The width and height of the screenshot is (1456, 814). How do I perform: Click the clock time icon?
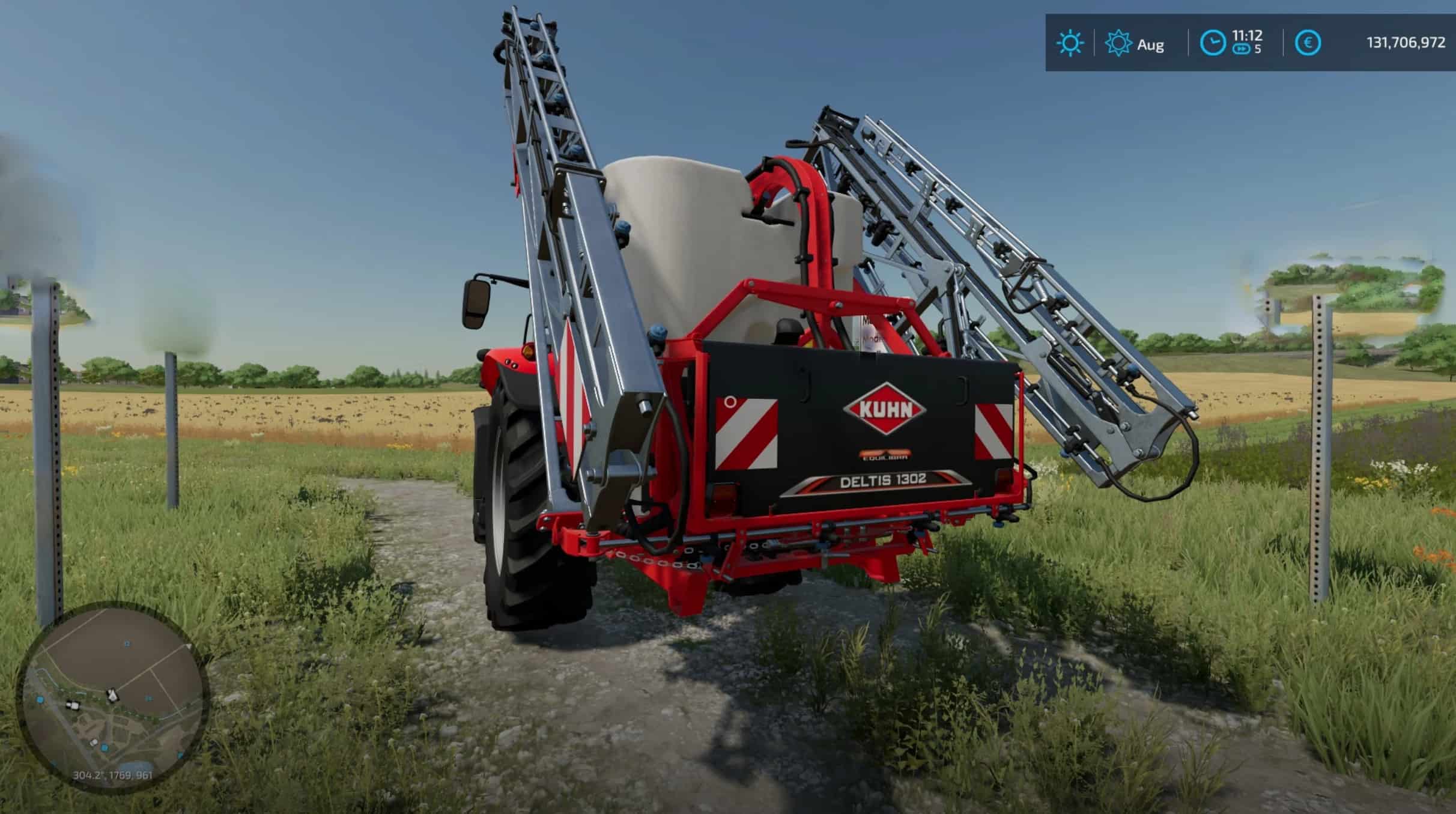point(1212,43)
